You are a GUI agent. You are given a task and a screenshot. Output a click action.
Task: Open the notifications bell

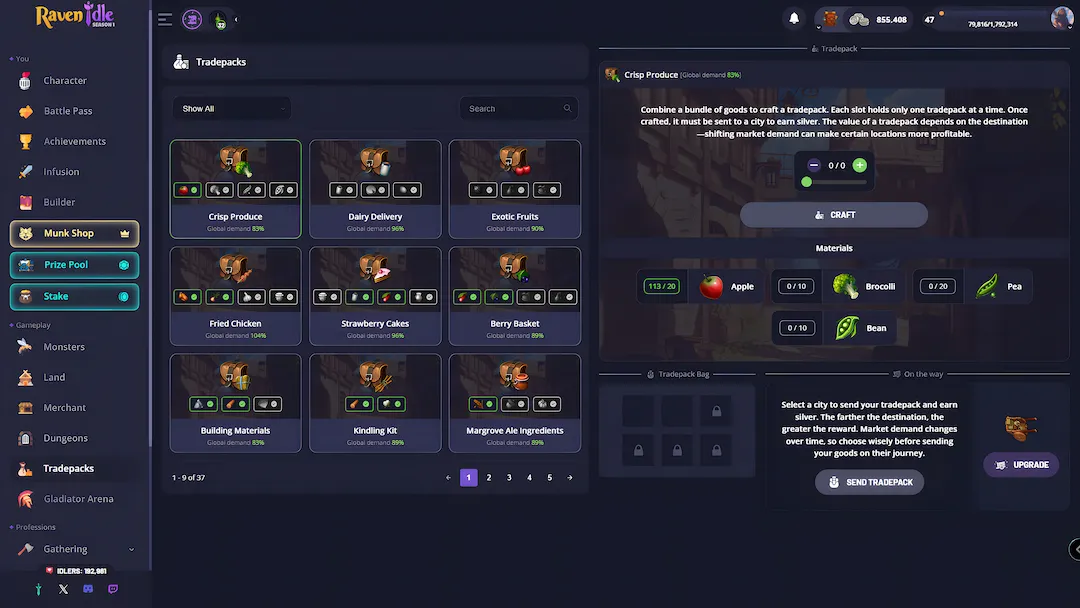[794, 19]
